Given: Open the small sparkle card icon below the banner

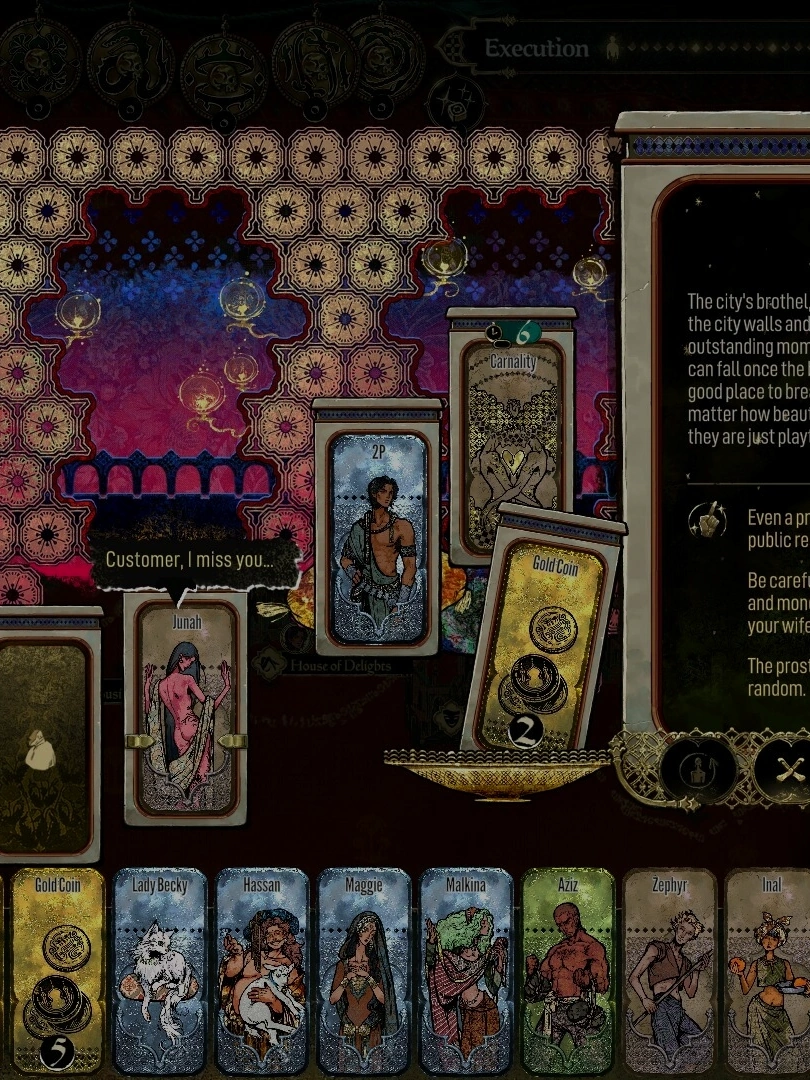Looking at the screenshot, I should (x=455, y=103).
